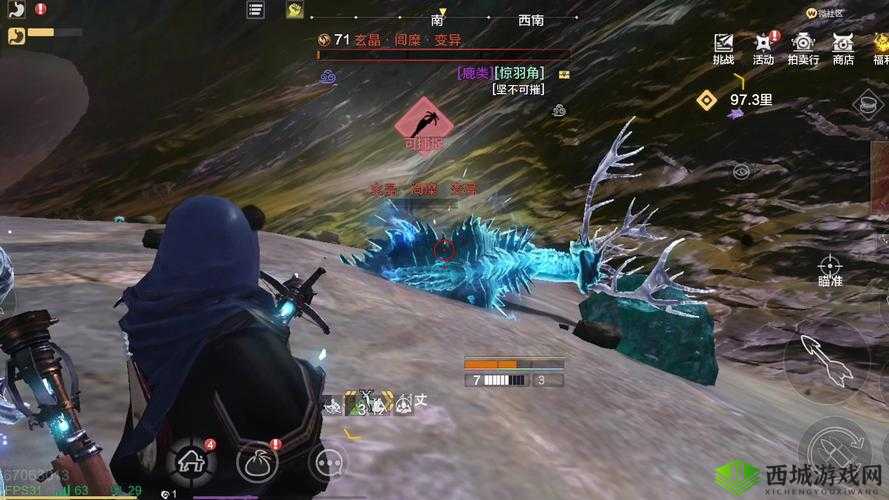Tap the 瞄准 aim button
Viewport: 889px width, 500px height.
830,269
